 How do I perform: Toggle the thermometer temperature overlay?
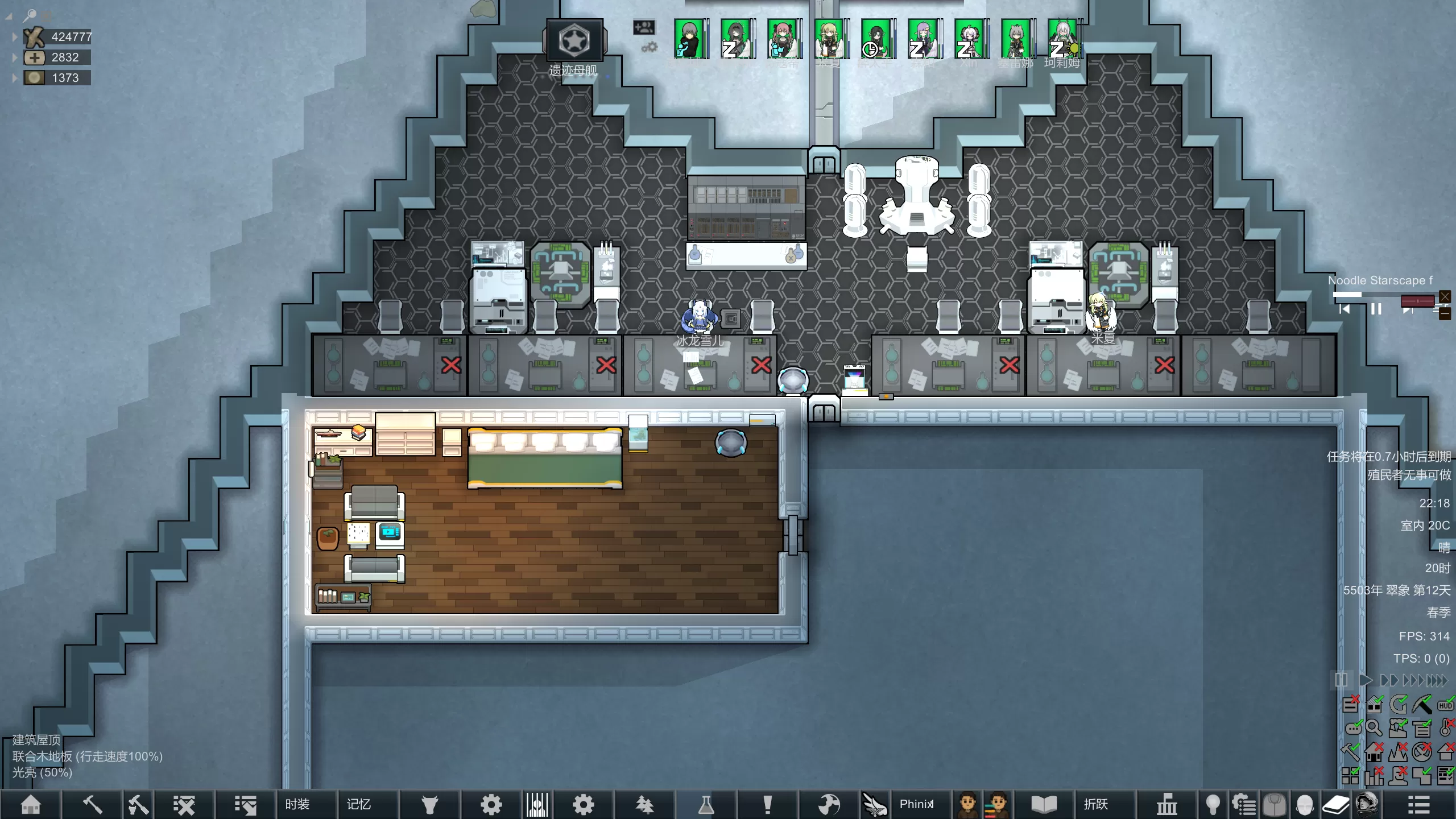pyautogui.click(x=1445, y=728)
